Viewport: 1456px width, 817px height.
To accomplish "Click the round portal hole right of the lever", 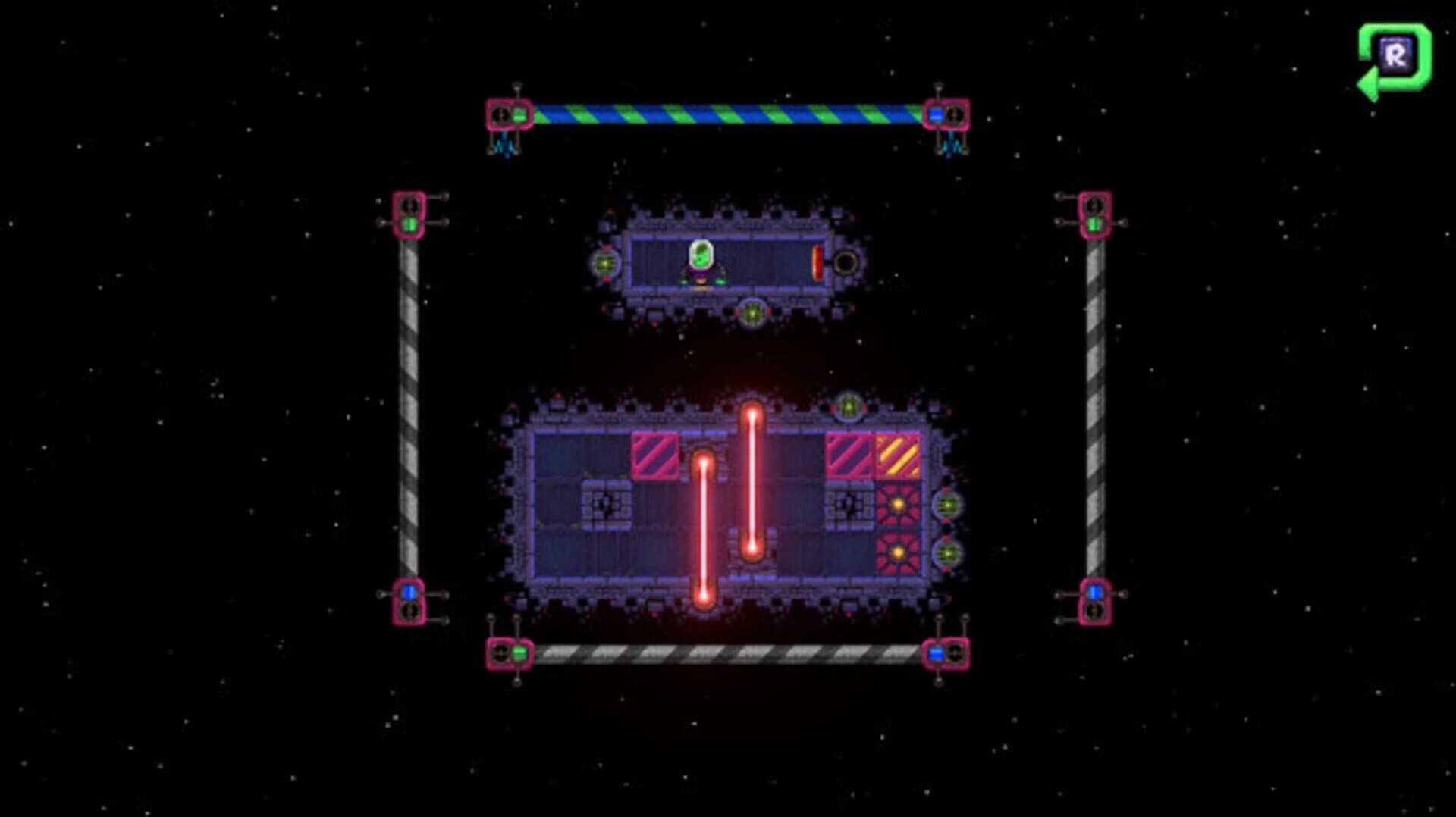I will [x=845, y=264].
